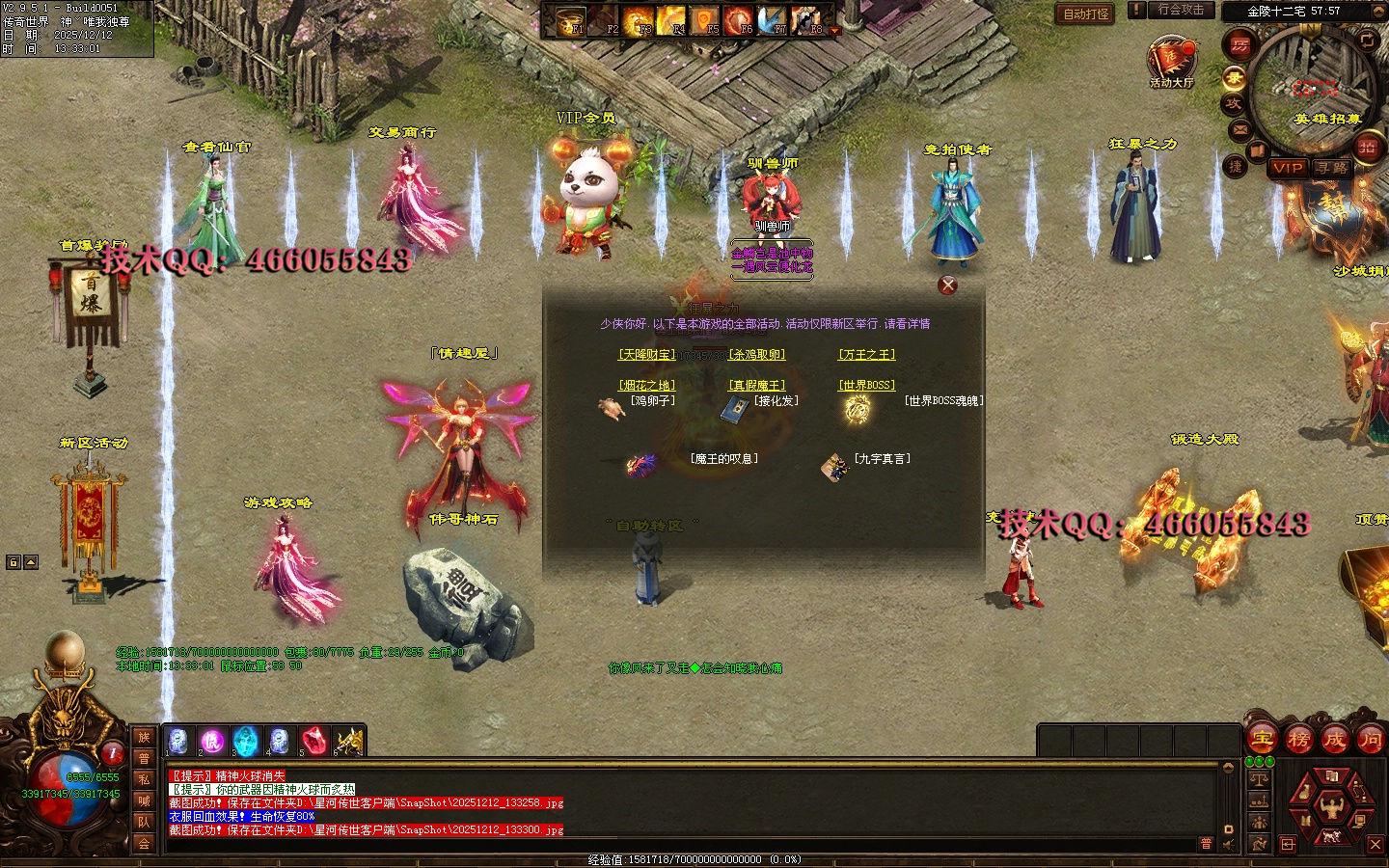The width and height of the screenshot is (1389, 868).
Task: Open the mail envelope icon by the minimap
Action: pos(1240,130)
